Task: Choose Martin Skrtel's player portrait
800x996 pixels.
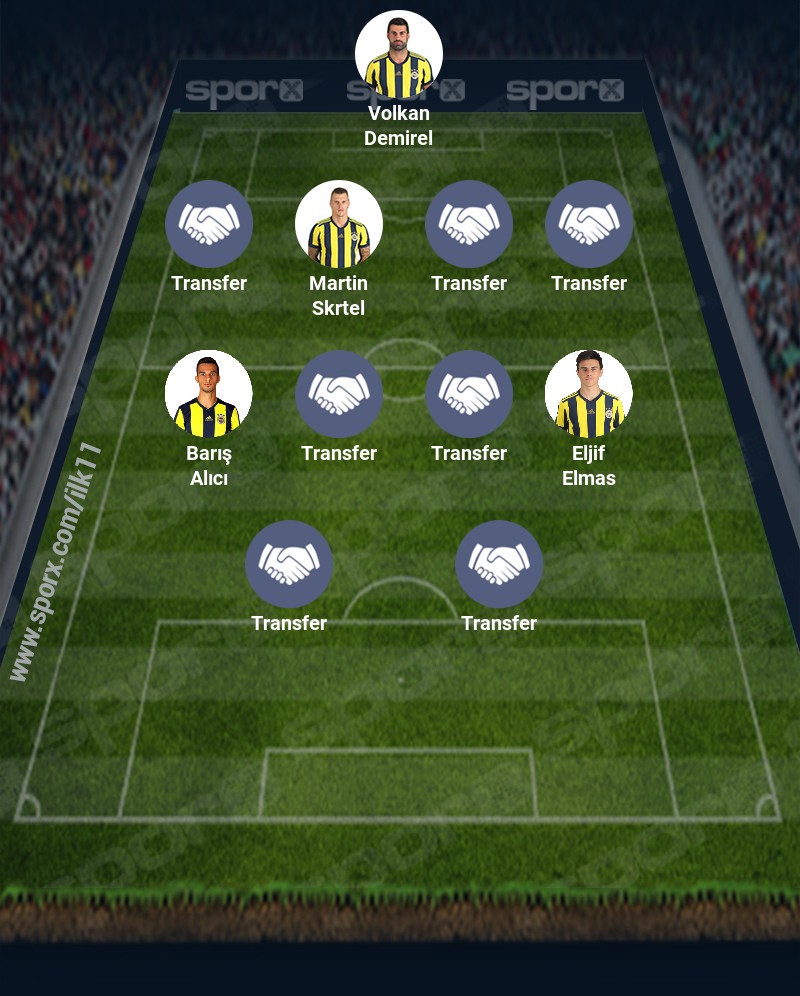Action: click(339, 224)
